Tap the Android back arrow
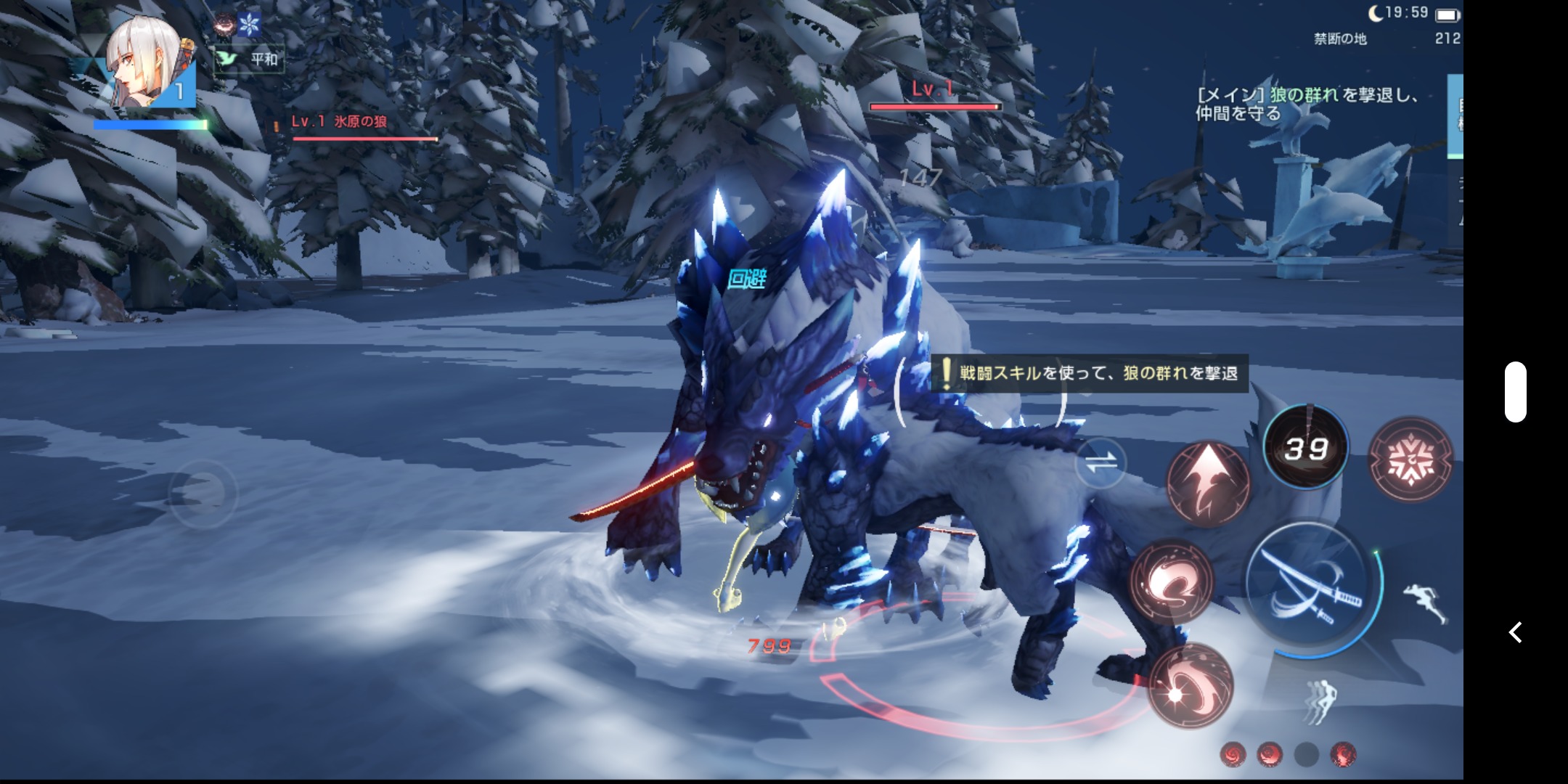 pyautogui.click(x=1515, y=632)
